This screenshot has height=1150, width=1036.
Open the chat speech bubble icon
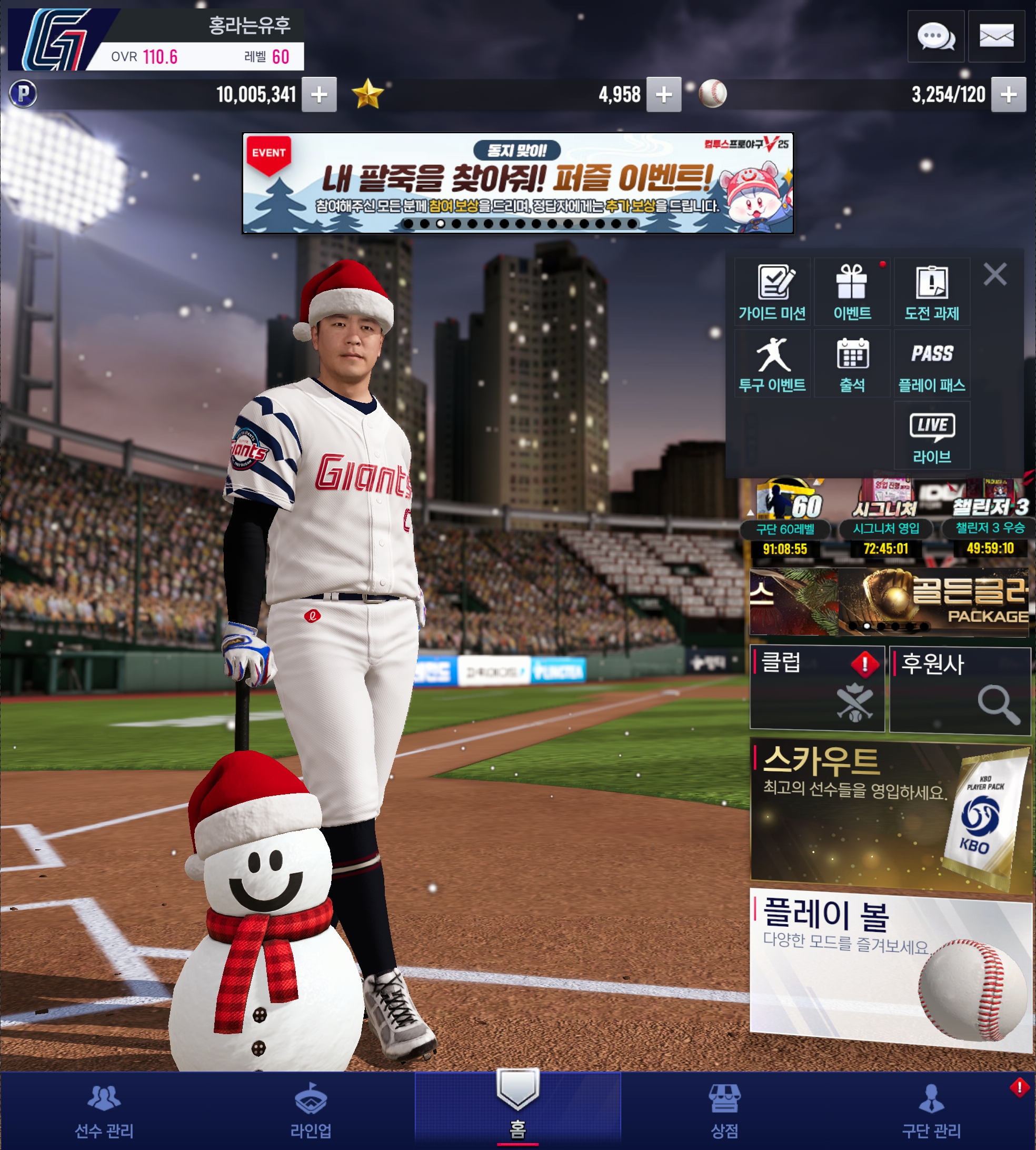pos(935,36)
